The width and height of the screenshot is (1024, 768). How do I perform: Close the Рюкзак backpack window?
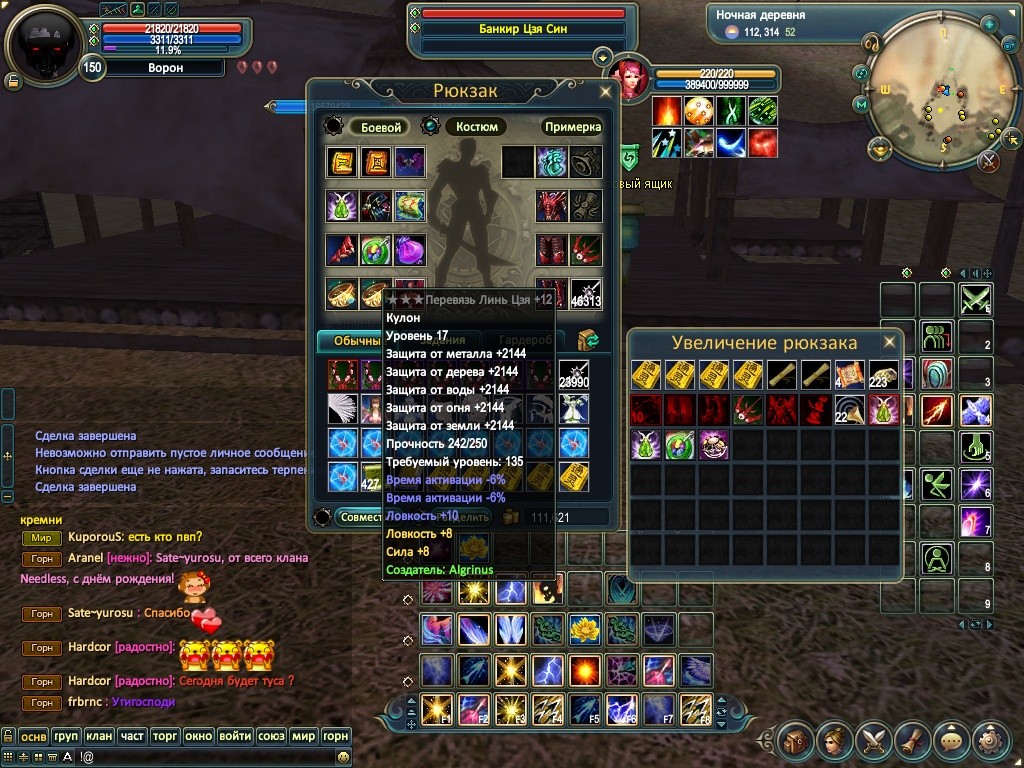tap(605, 91)
